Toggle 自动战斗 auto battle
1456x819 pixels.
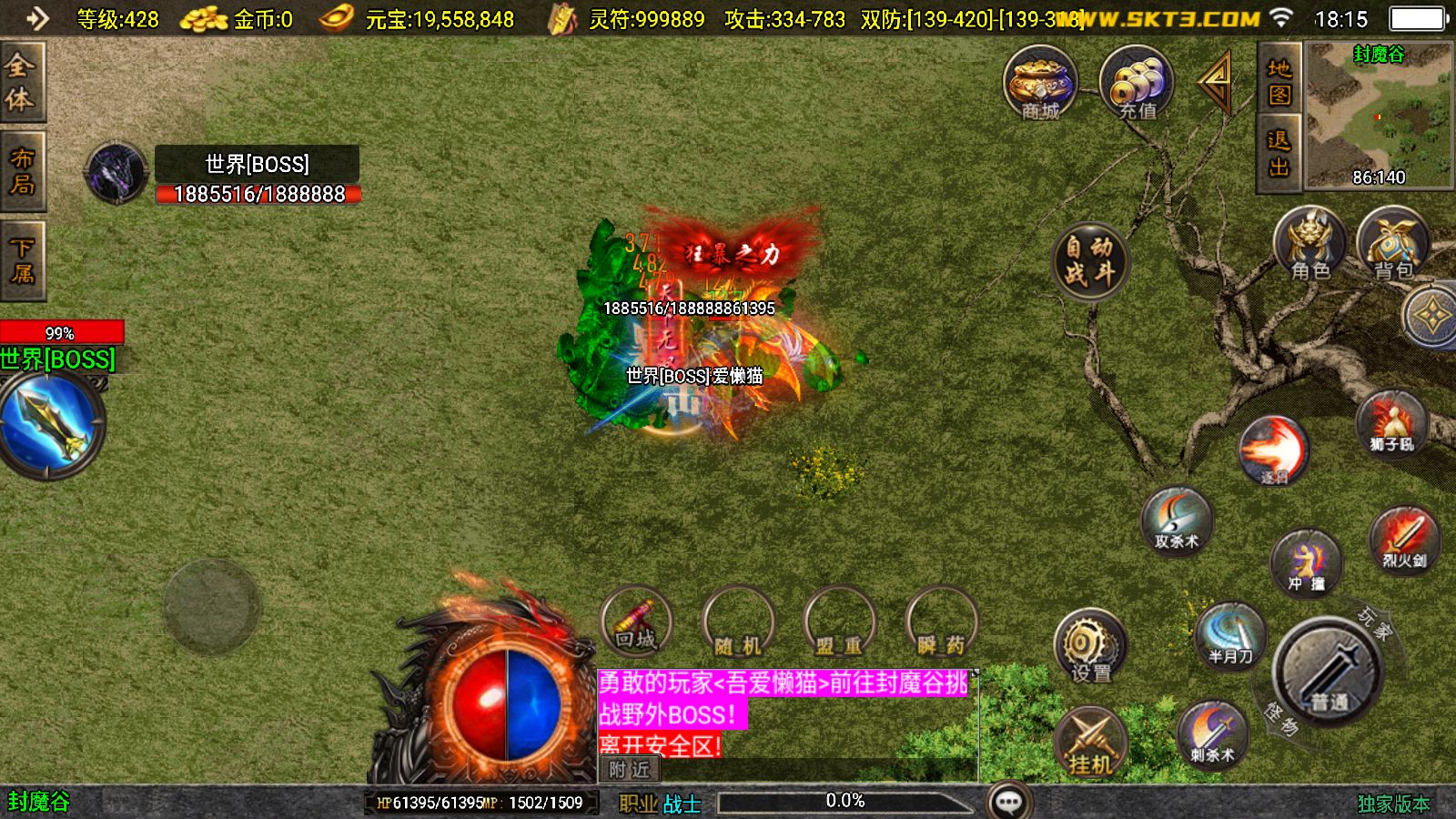point(1090,260)
